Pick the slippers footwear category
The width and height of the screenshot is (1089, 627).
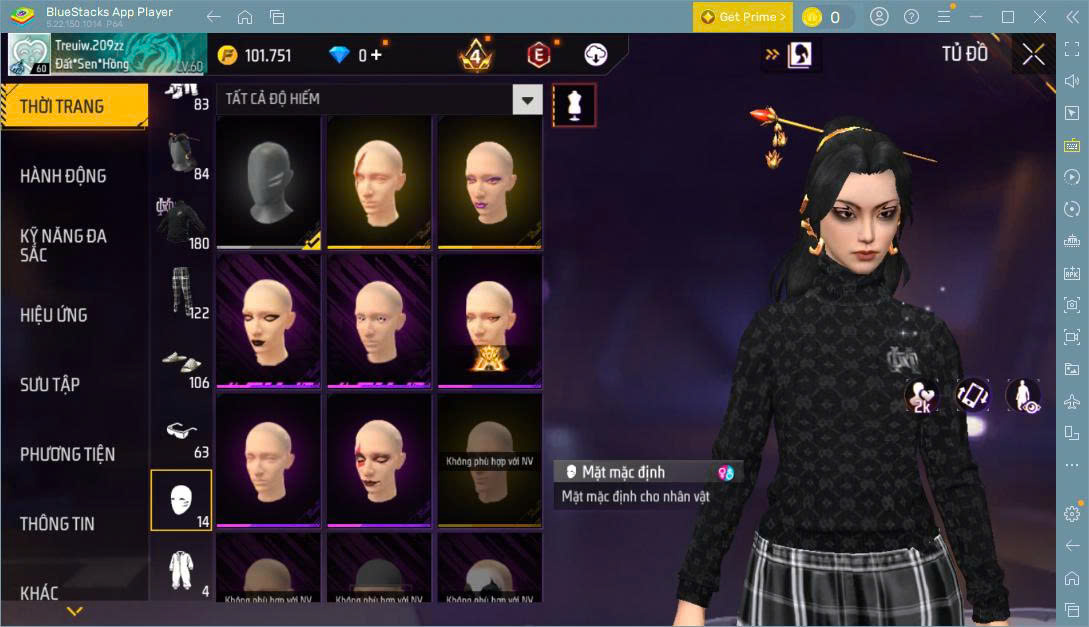pyautogui.click(x=181, y=361)
